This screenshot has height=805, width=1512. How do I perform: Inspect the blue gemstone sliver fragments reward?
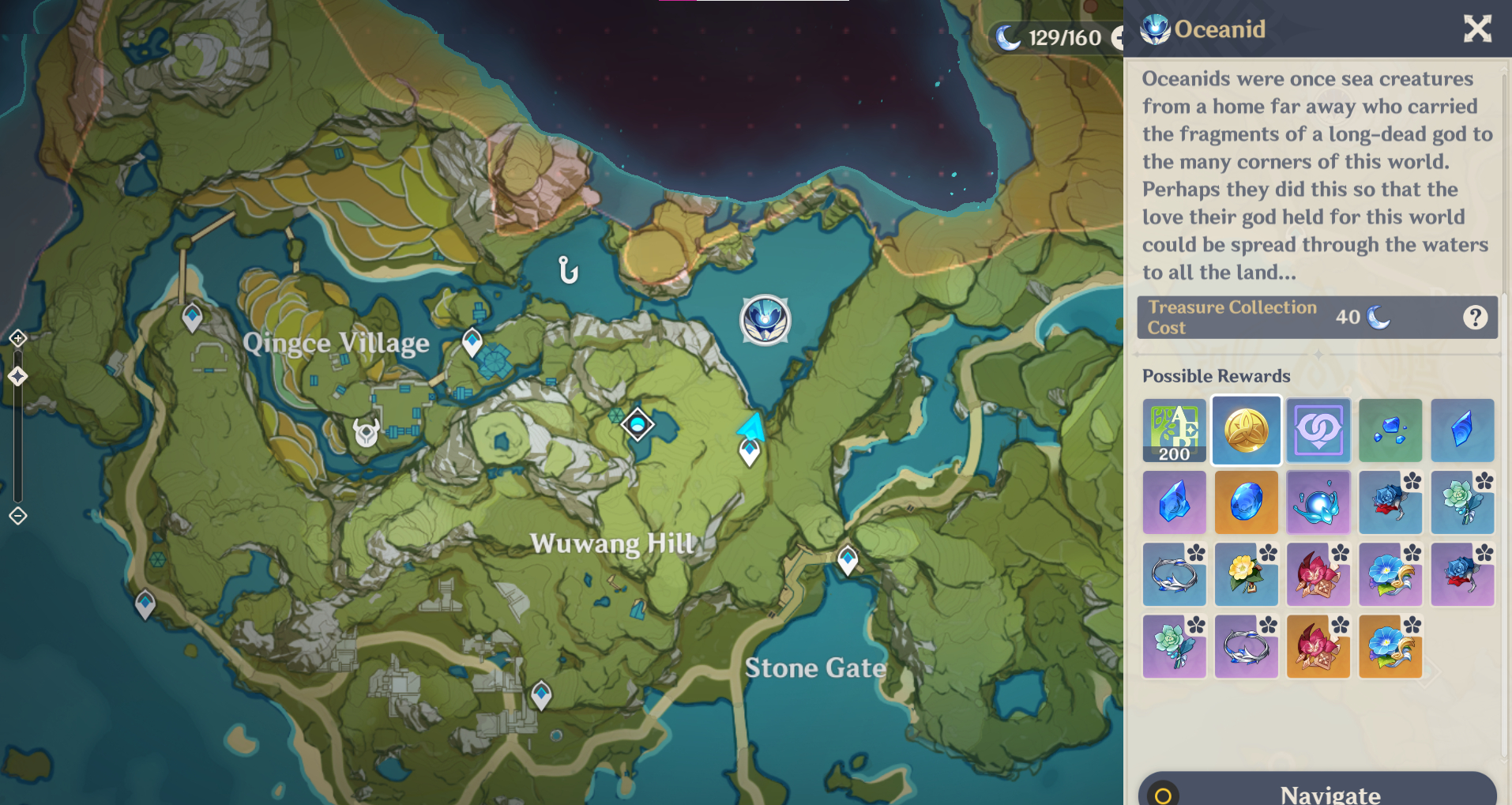(1390, 431)
